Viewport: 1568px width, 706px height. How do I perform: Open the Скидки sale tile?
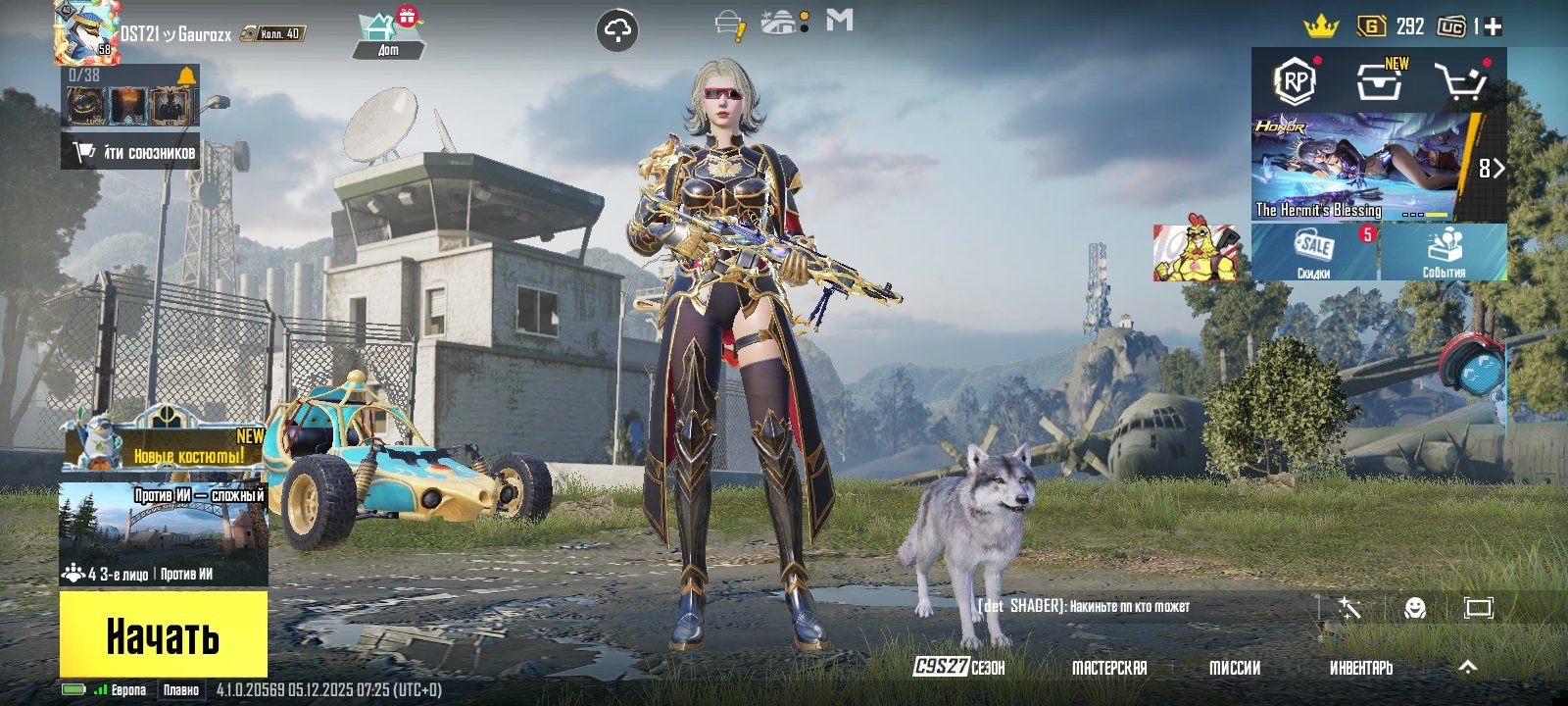tap(1314, 252)
